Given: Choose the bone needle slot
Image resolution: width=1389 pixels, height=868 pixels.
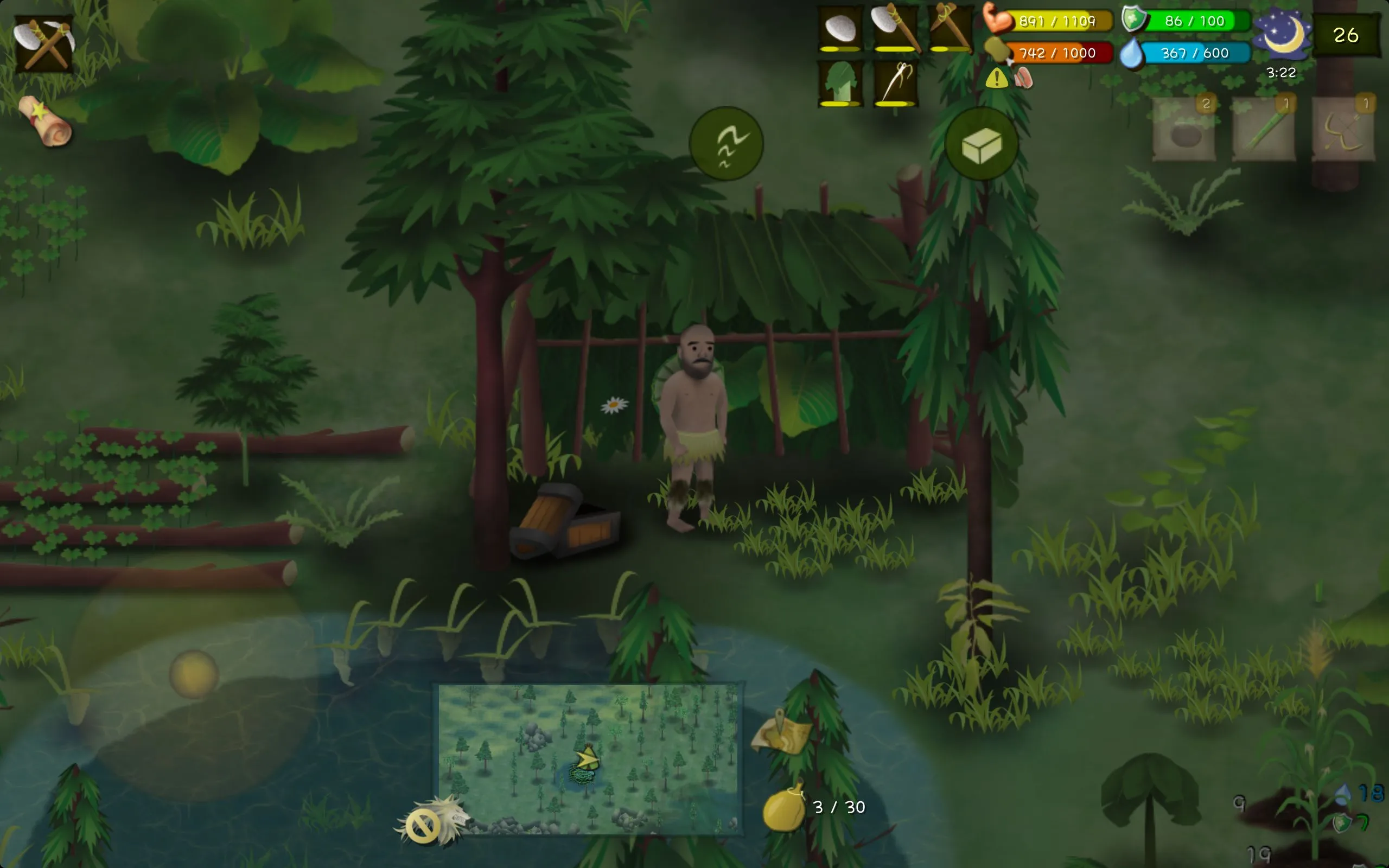Looking at the screenshot, I should (895, 84).
